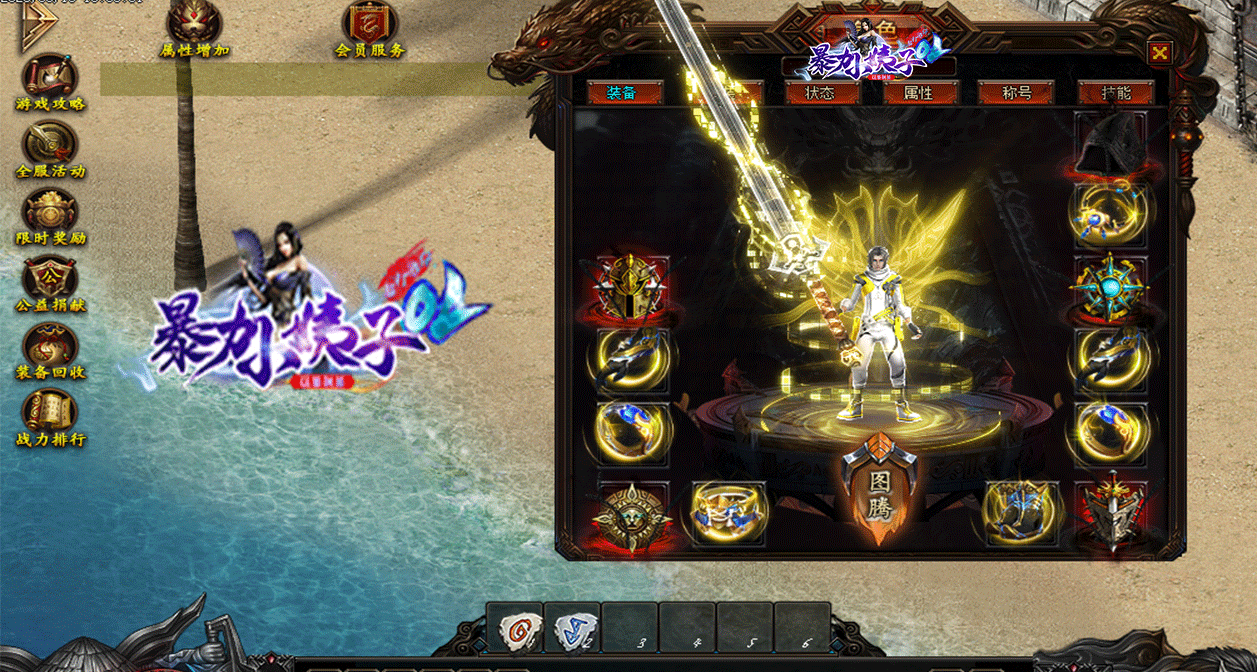Image resolution: width=1257 pixels, height=672 pixels.
Task: Select the boots equipment slot
Action: click(x=1020, y=513)
